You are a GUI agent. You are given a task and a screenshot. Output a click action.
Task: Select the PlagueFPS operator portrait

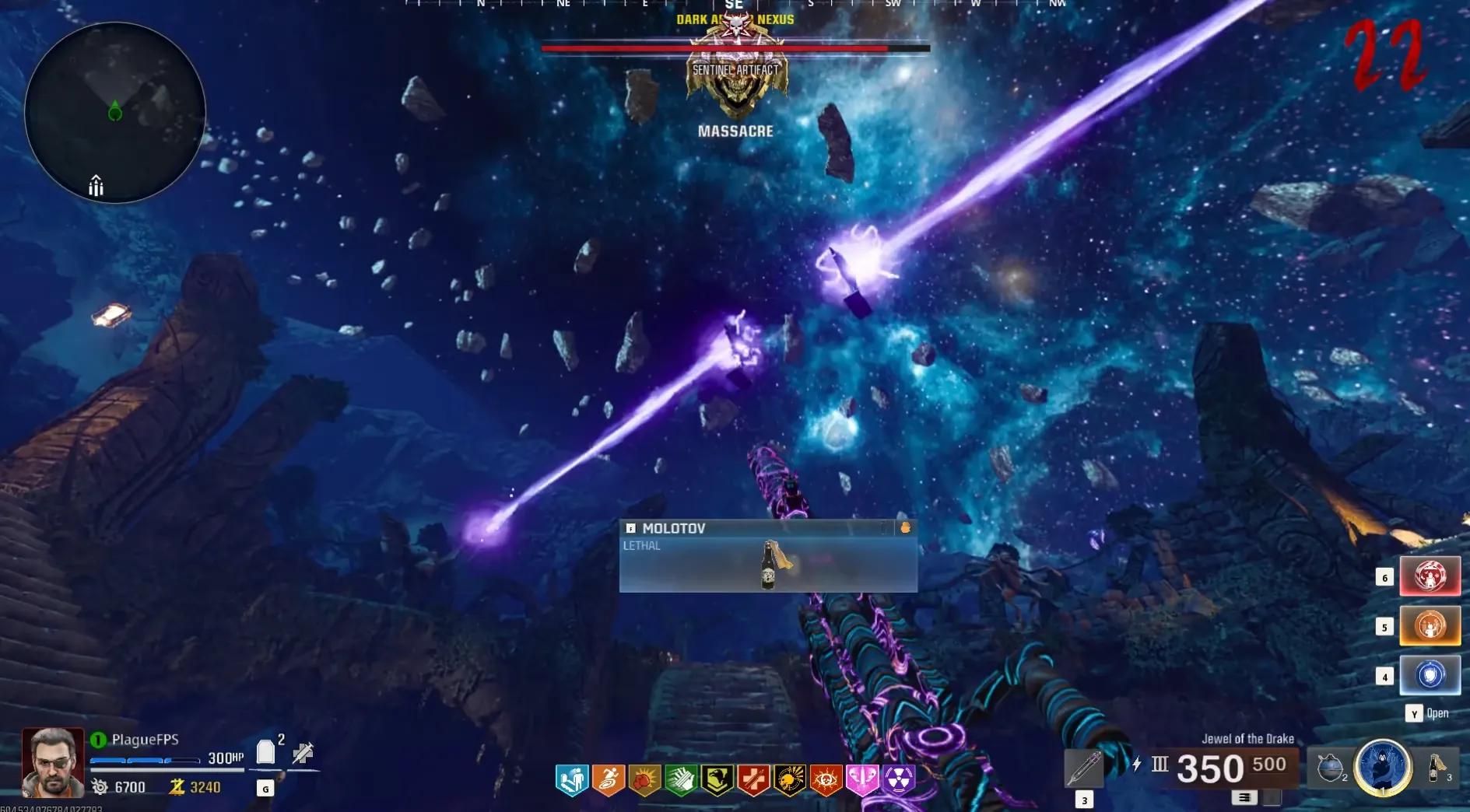[x=53, y=762]
